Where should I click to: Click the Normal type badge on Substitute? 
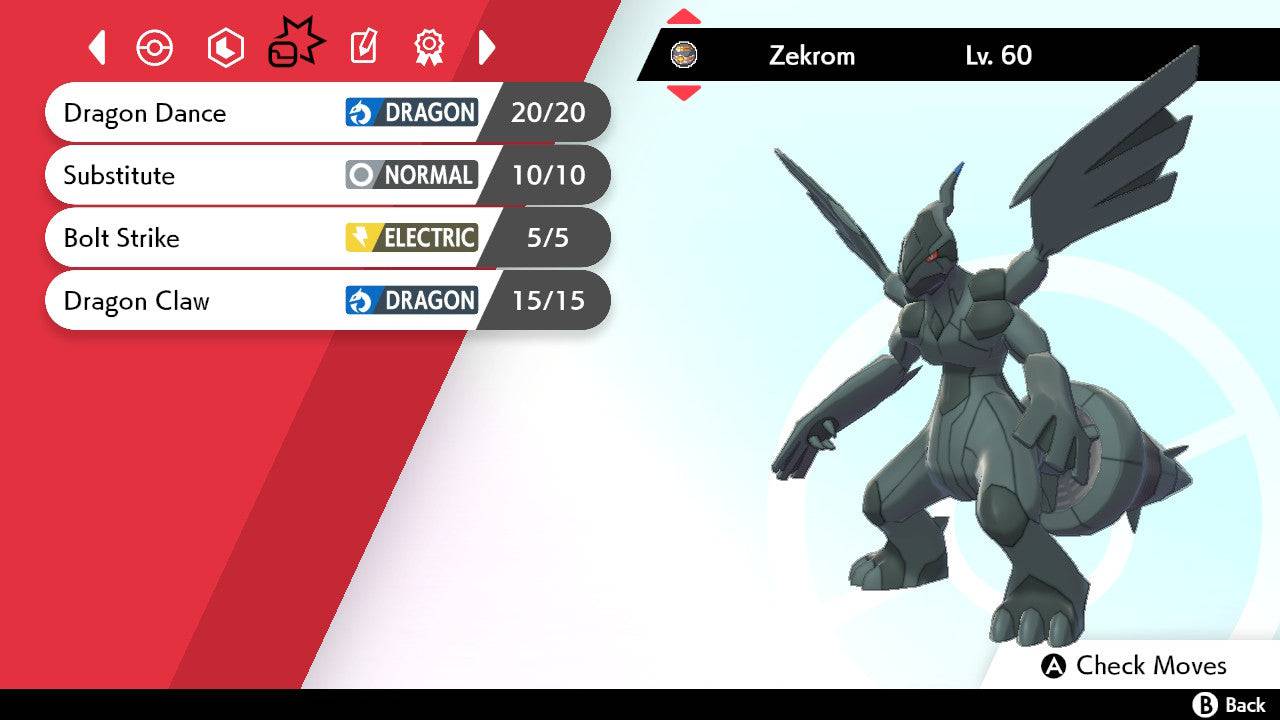click(411, 175)
